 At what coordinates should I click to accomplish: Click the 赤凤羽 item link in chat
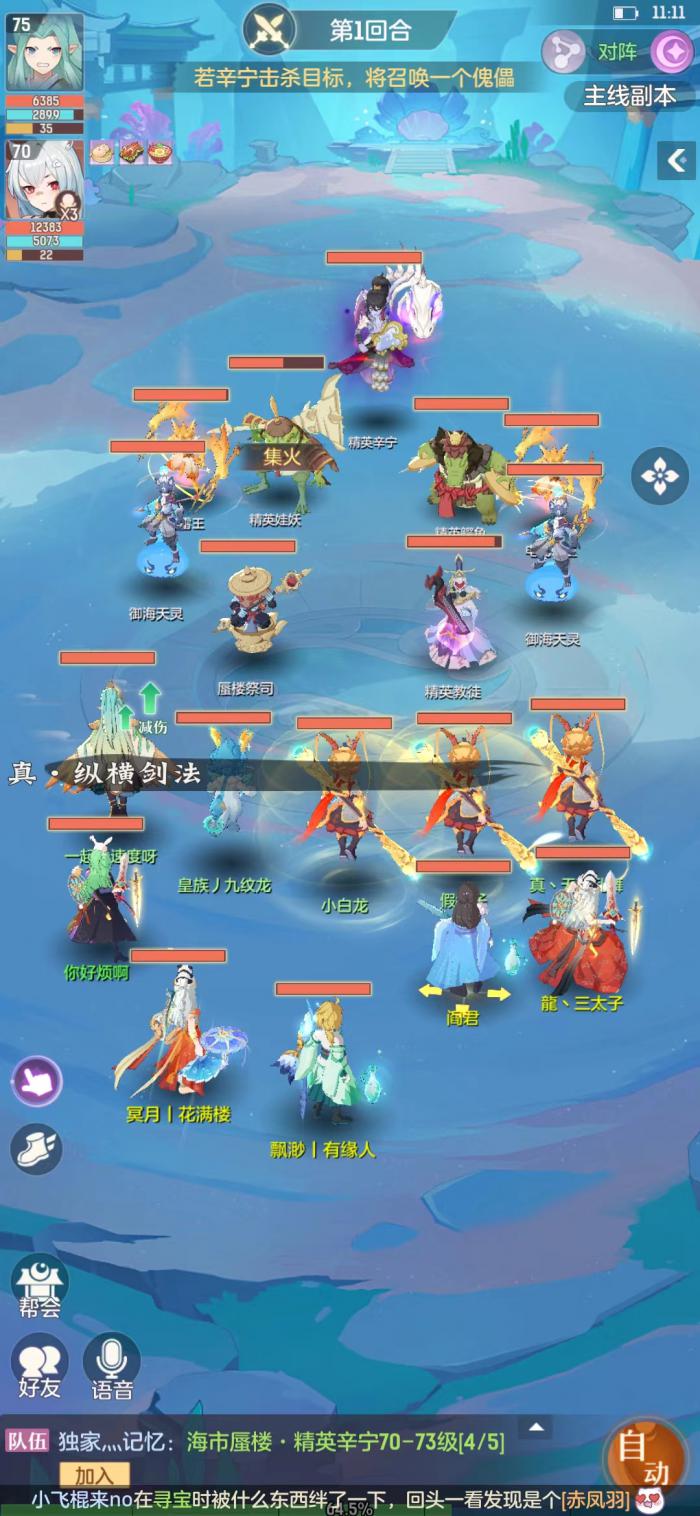tap(594, 1499)
